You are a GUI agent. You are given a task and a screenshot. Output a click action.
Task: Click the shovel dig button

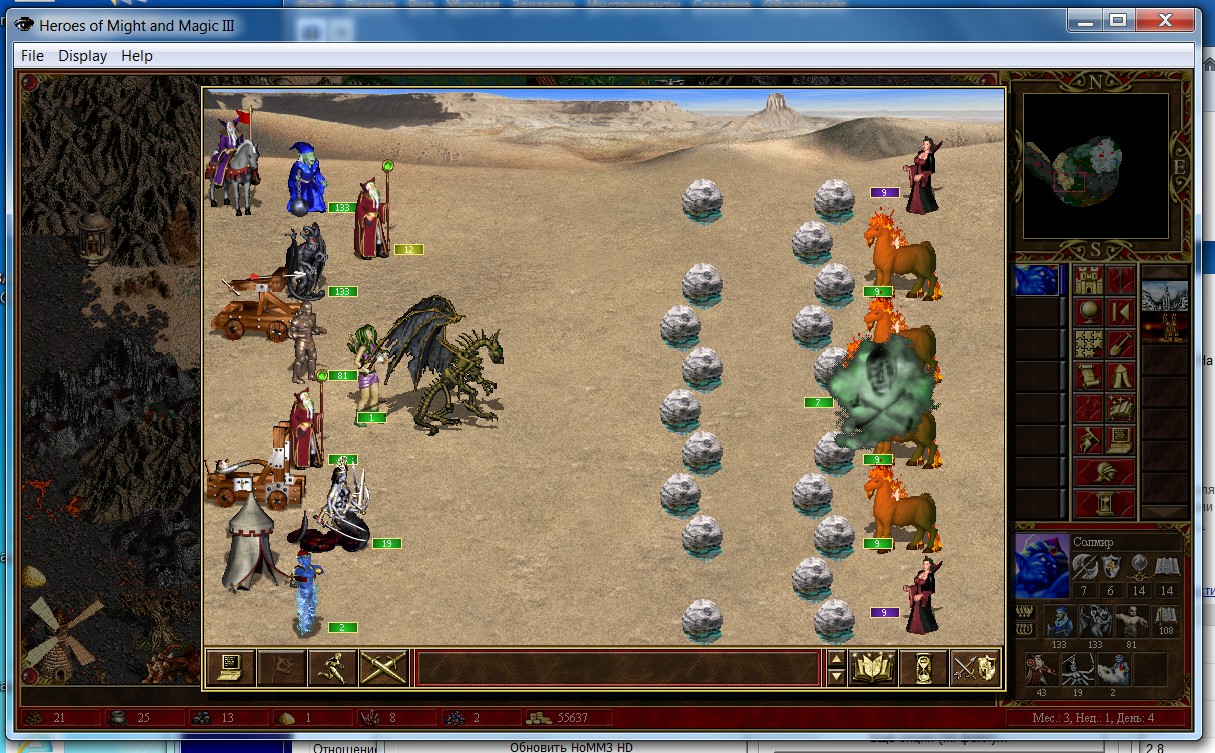pyautogui.click(x=1120, y=344)
